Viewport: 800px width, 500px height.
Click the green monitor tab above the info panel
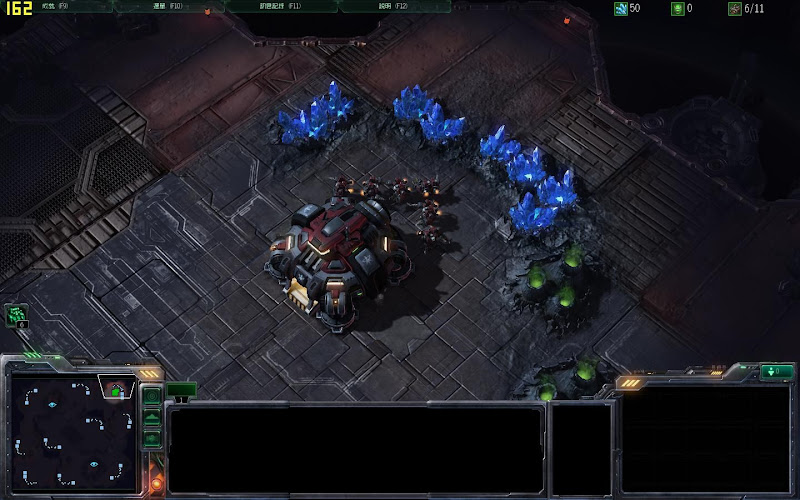click(x=181, y=389)
